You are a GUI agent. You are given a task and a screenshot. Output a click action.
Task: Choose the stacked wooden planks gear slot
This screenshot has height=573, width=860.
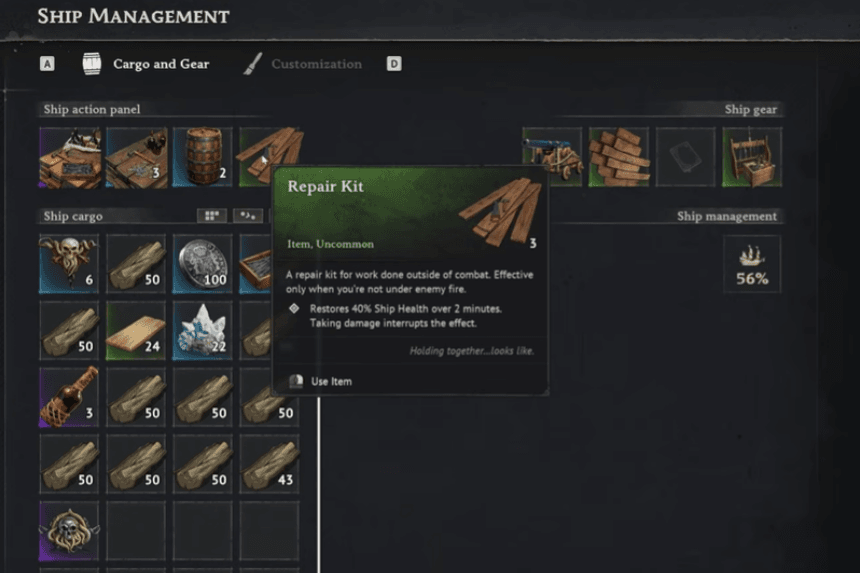coord(619,157)
